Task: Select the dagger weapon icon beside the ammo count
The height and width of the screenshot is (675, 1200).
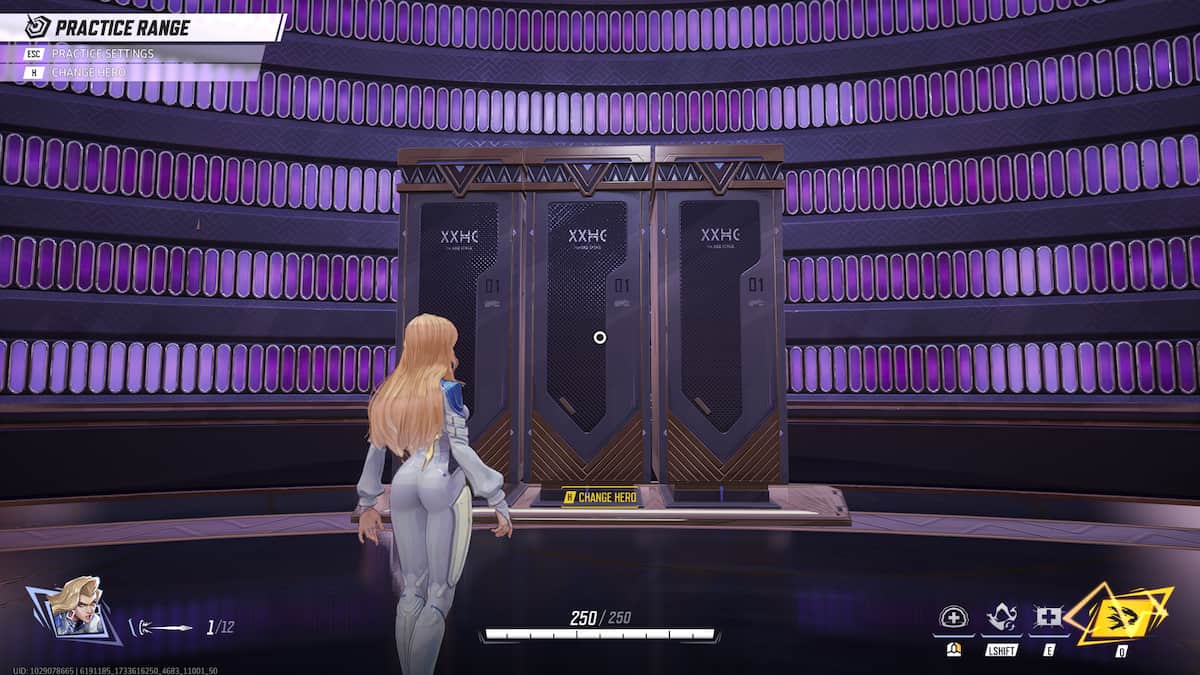Action: point(161,628)
